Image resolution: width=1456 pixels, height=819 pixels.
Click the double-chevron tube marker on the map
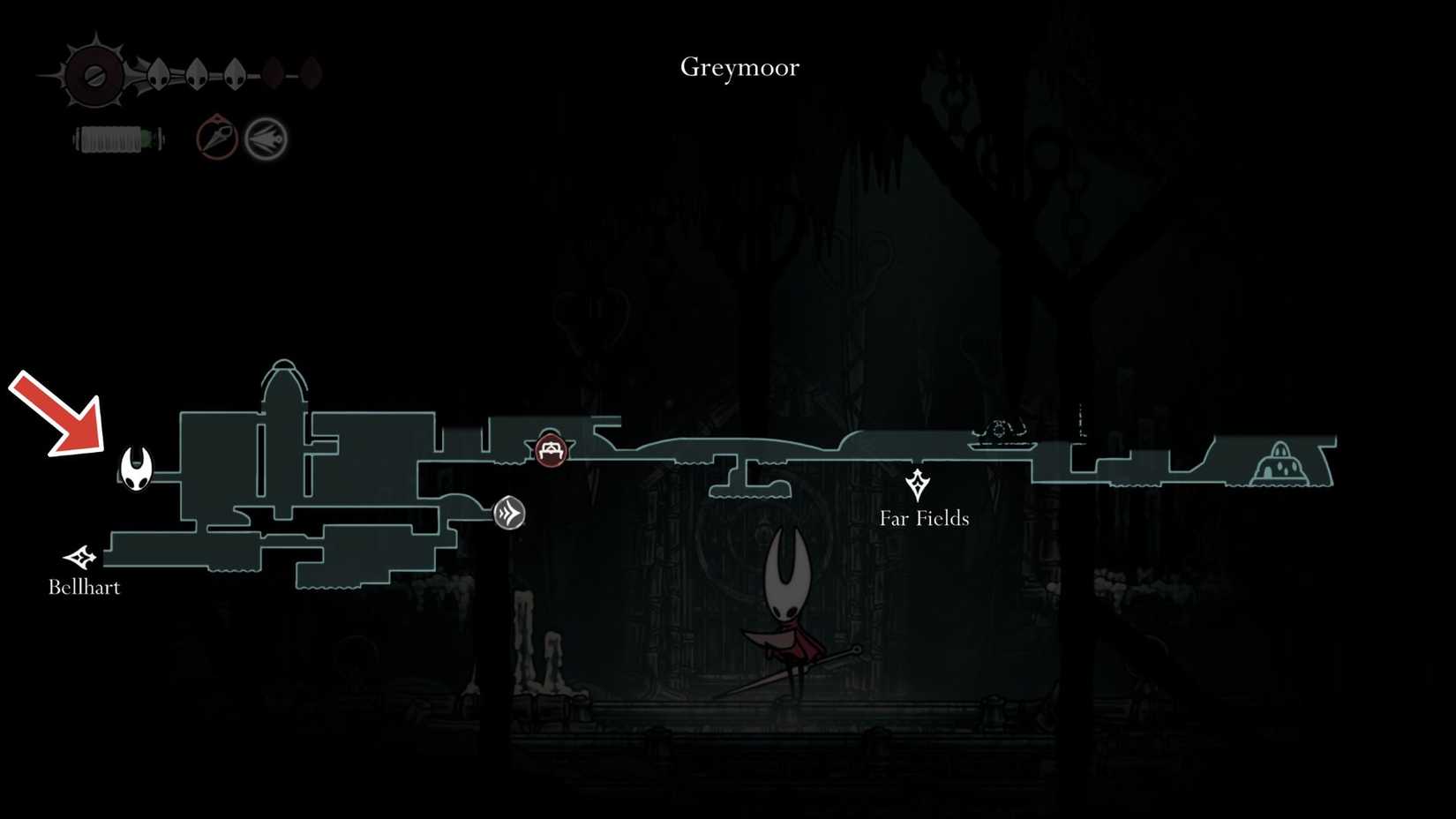pos(507,512)
